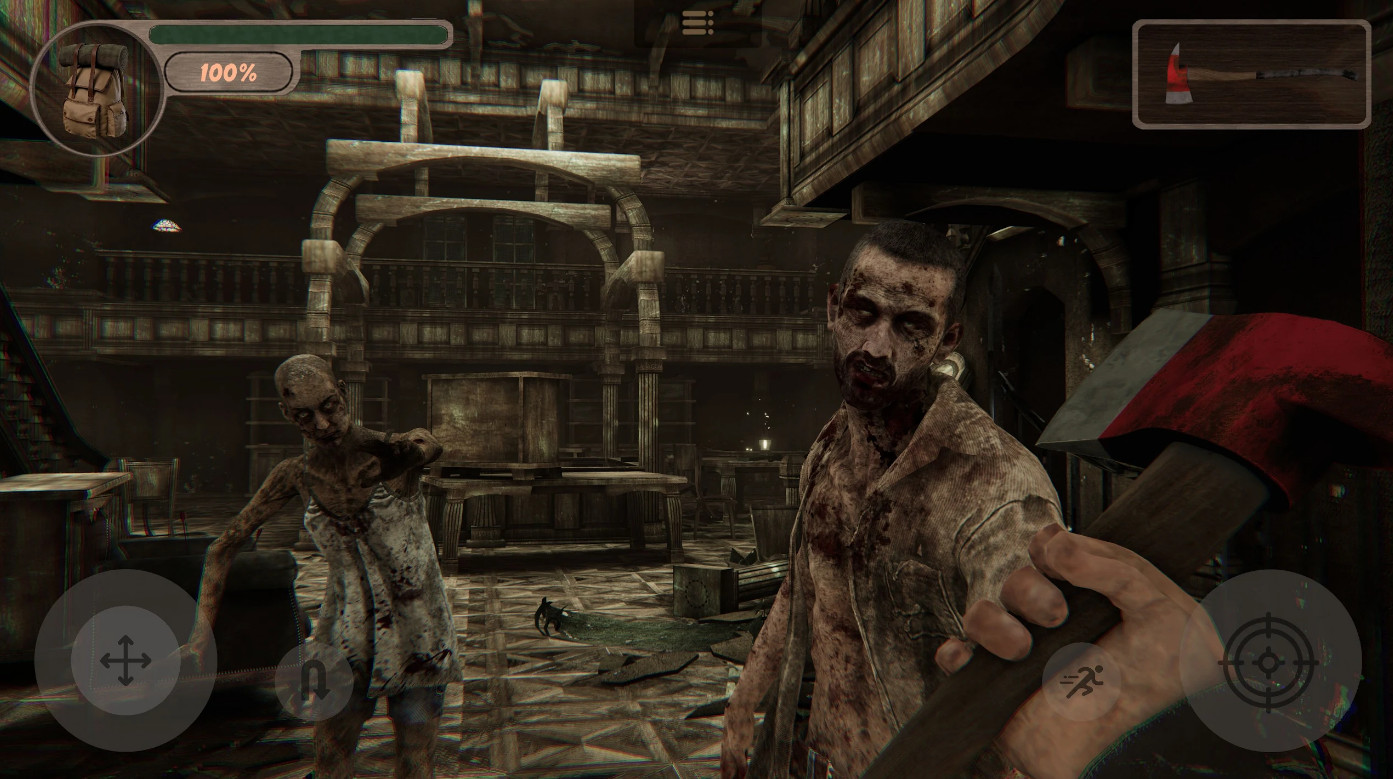The height and width of the screenshot is (779, 1393).
Task: Tap the movement joystick pad
Action: click(x=126, y=660)
